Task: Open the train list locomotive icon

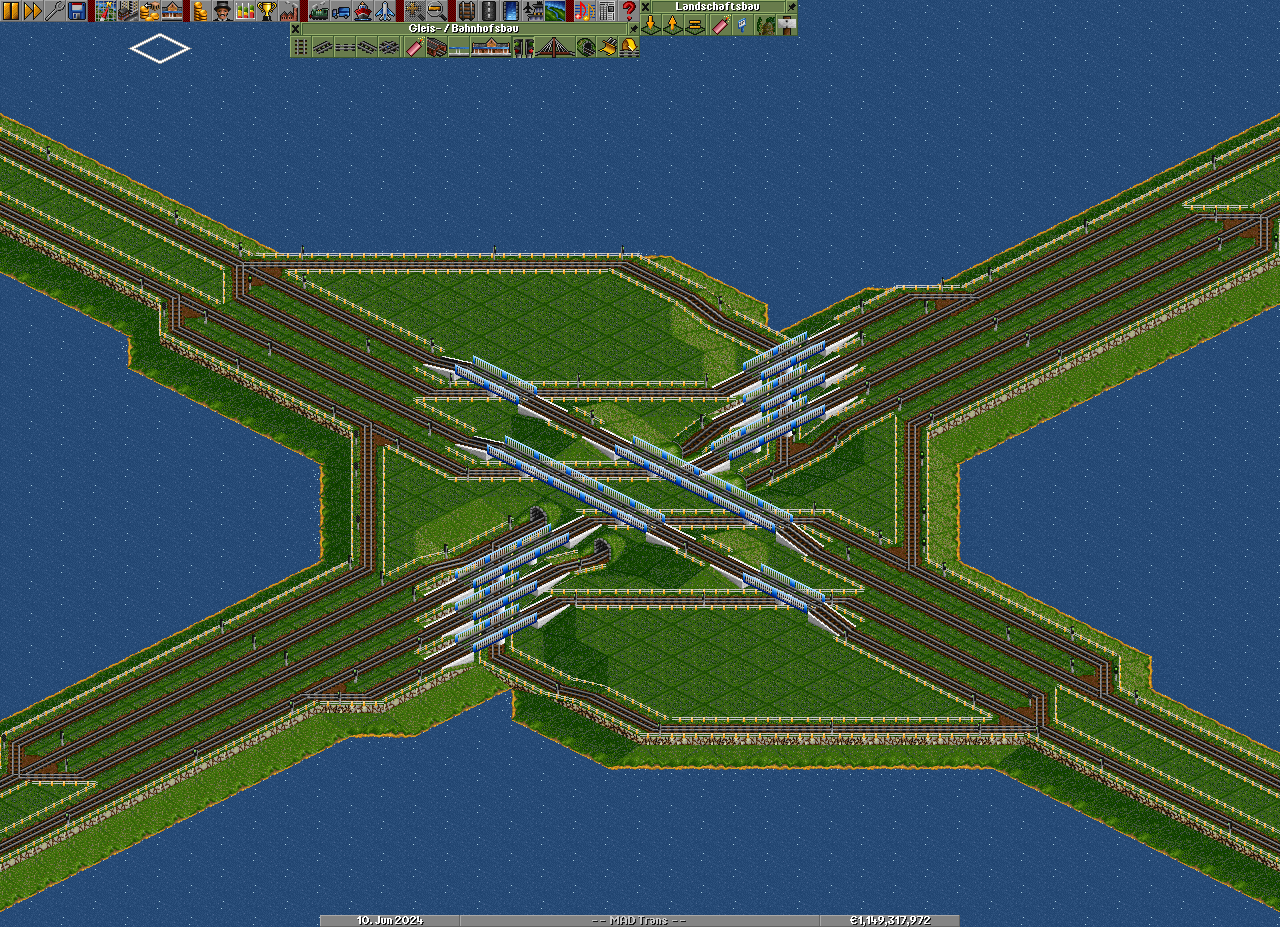Action: [318, 11]
